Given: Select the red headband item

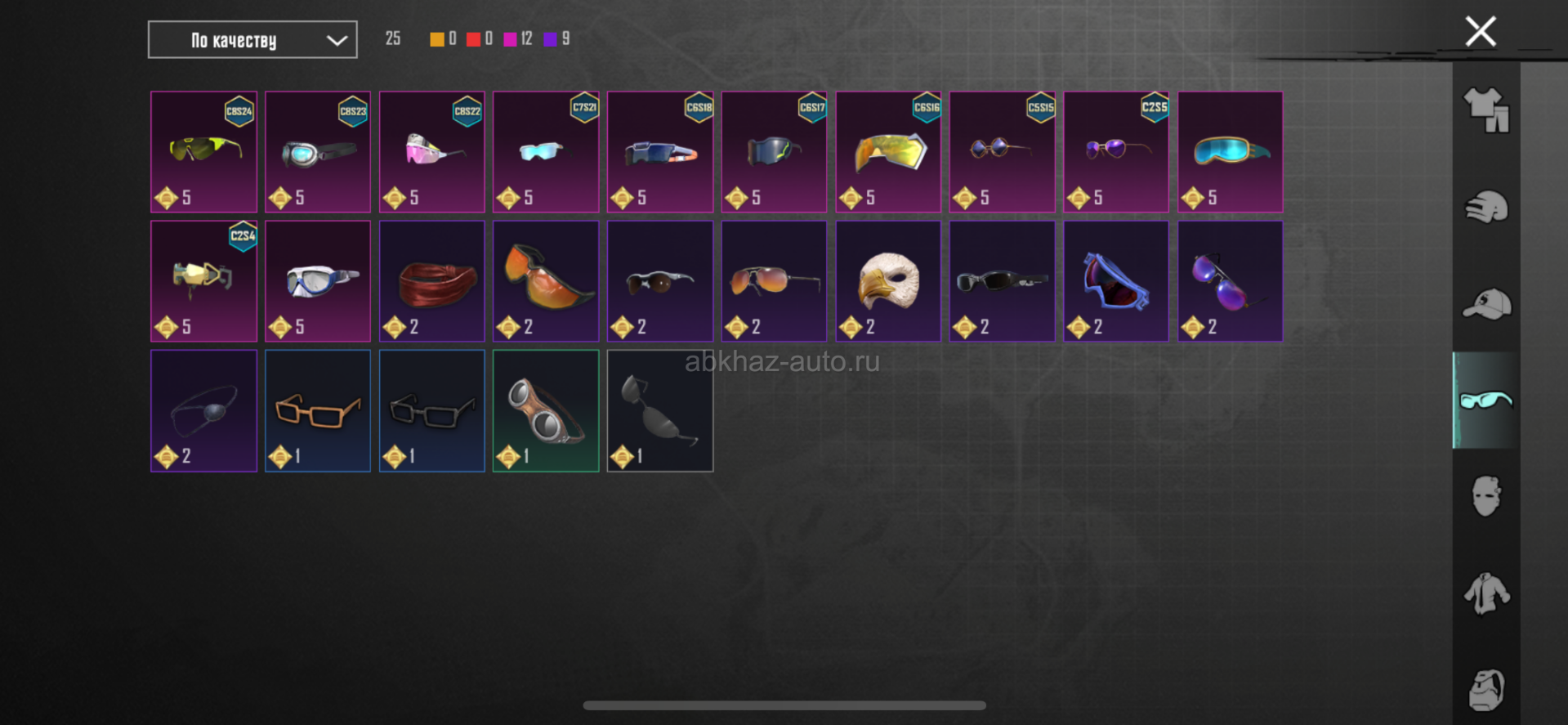Looking at the screenshot, I should 431,281.
